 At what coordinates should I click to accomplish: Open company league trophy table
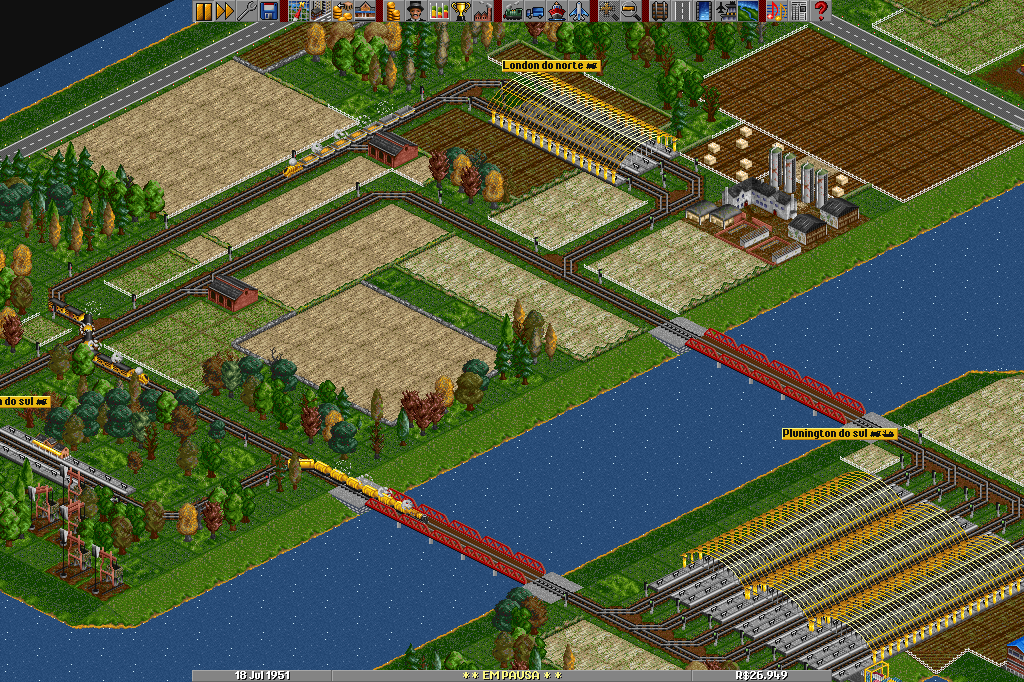point(461,11)
